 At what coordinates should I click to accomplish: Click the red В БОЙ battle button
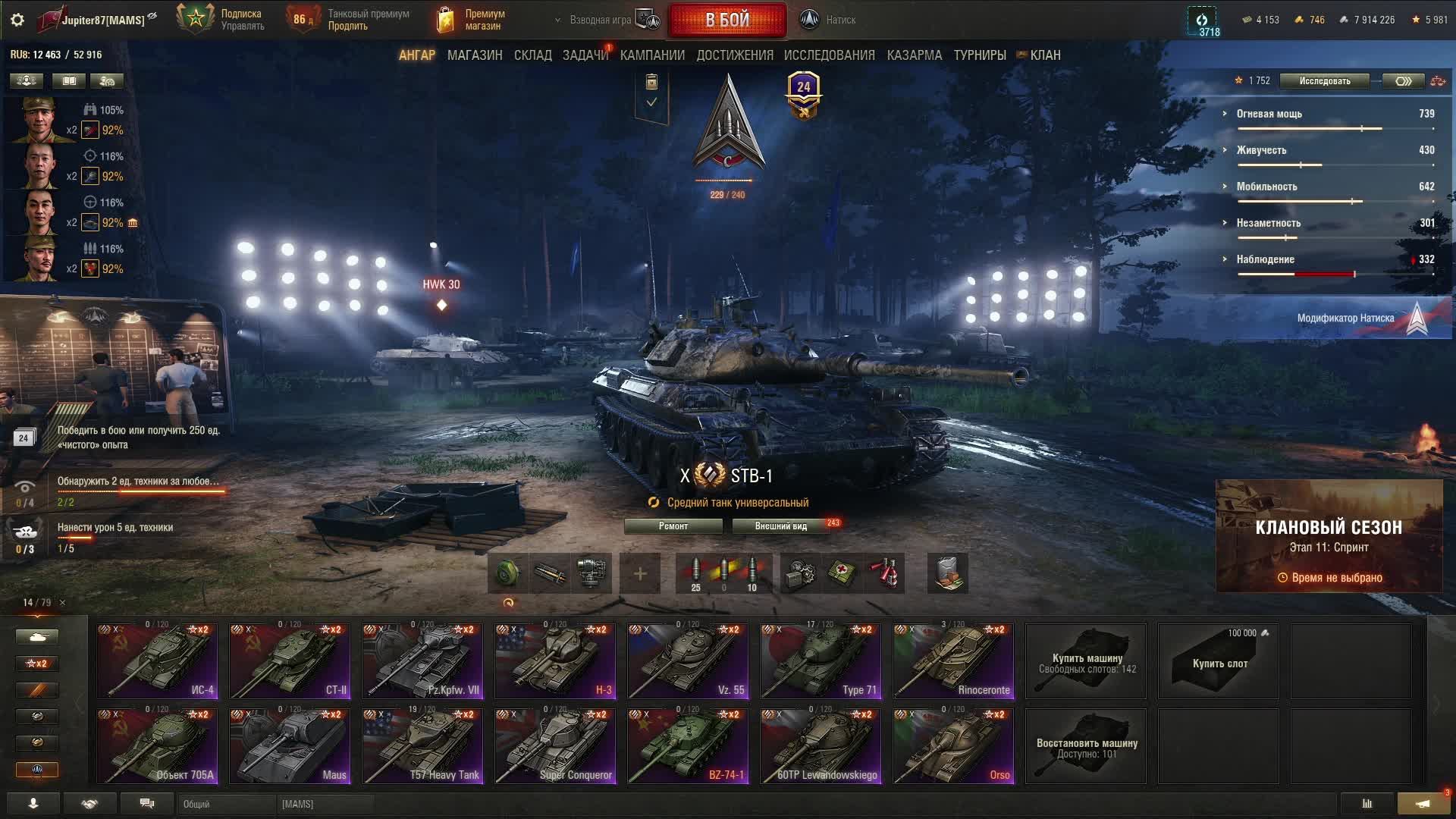726,20
